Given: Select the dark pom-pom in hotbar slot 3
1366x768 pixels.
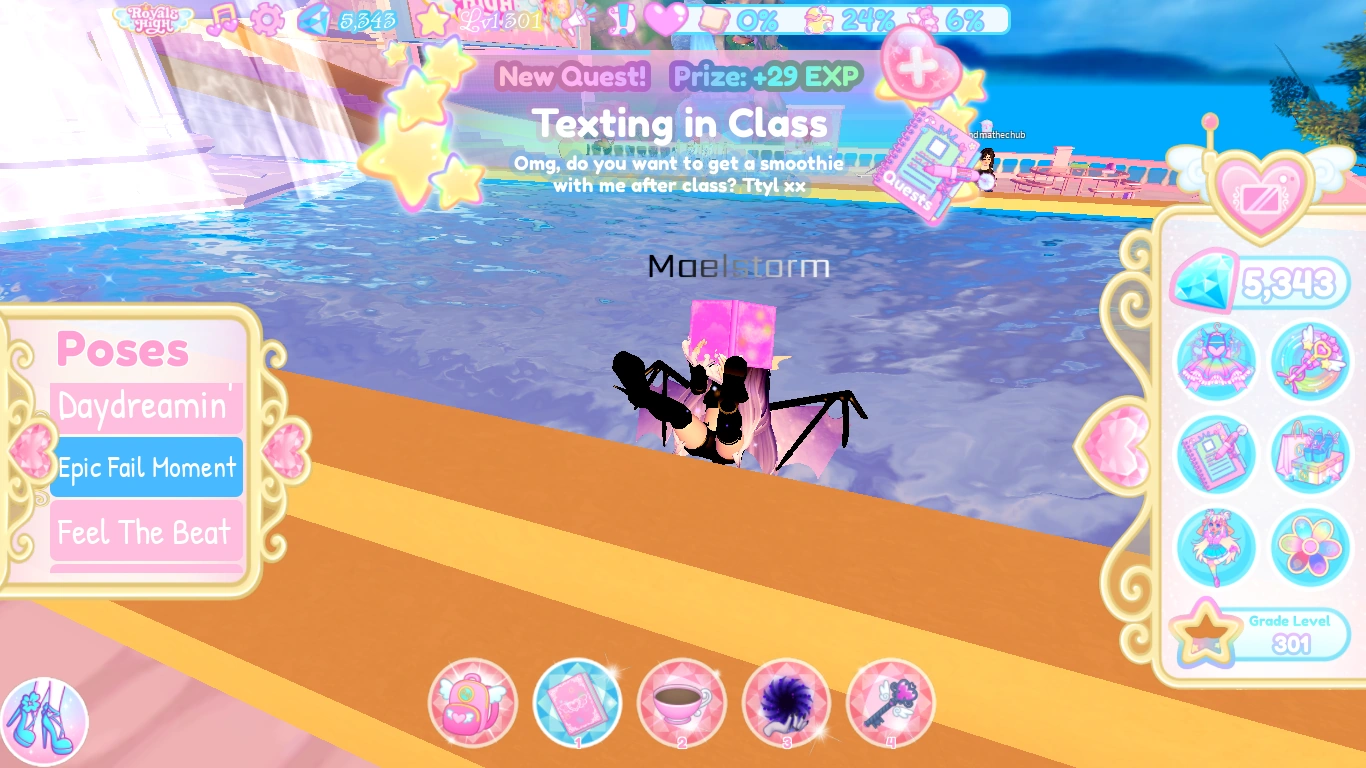Looking at the screenshot, I should 786,704.
